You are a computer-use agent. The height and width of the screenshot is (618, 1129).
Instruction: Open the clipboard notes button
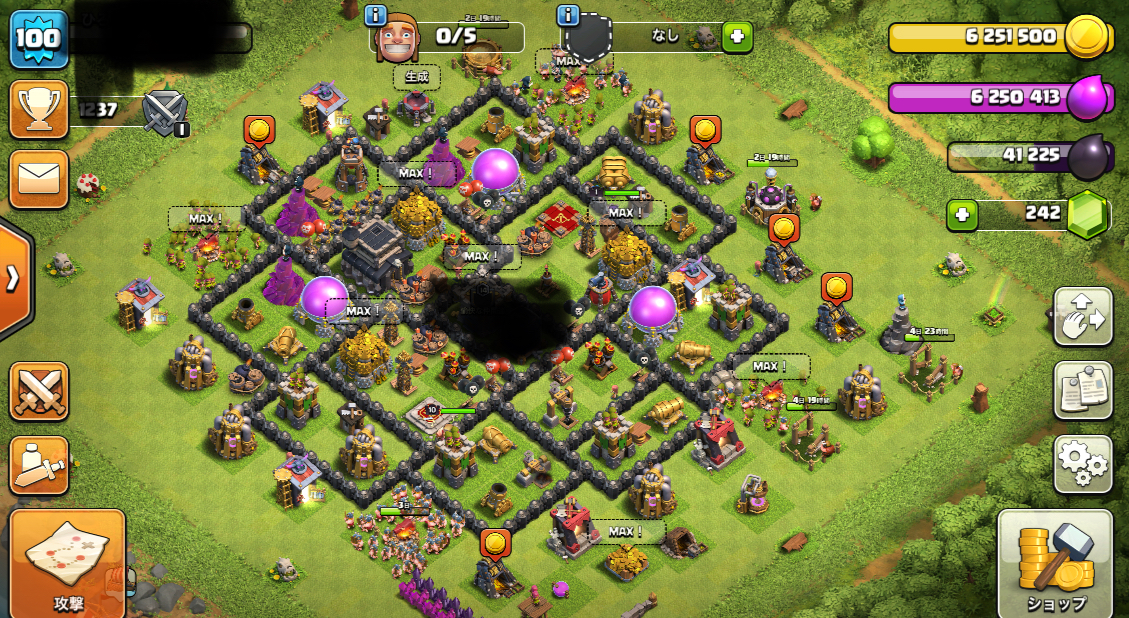(x=1083, y=390)
